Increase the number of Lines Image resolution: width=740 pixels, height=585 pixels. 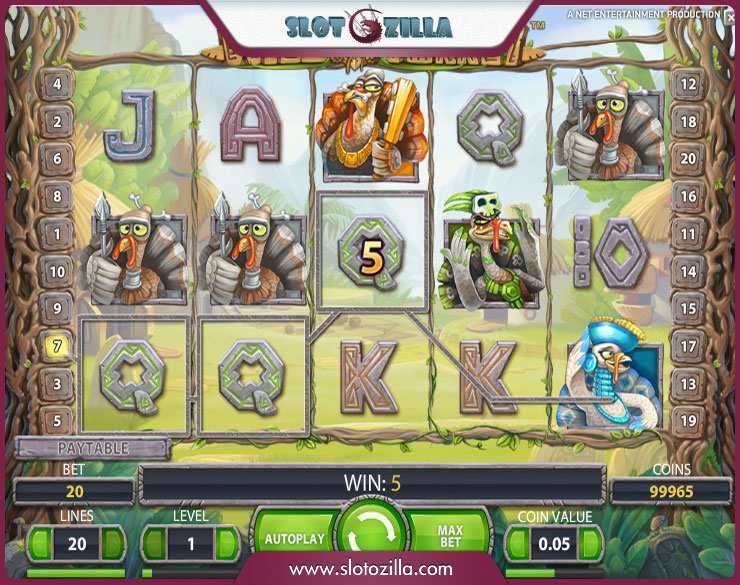(x=112, y=543)
